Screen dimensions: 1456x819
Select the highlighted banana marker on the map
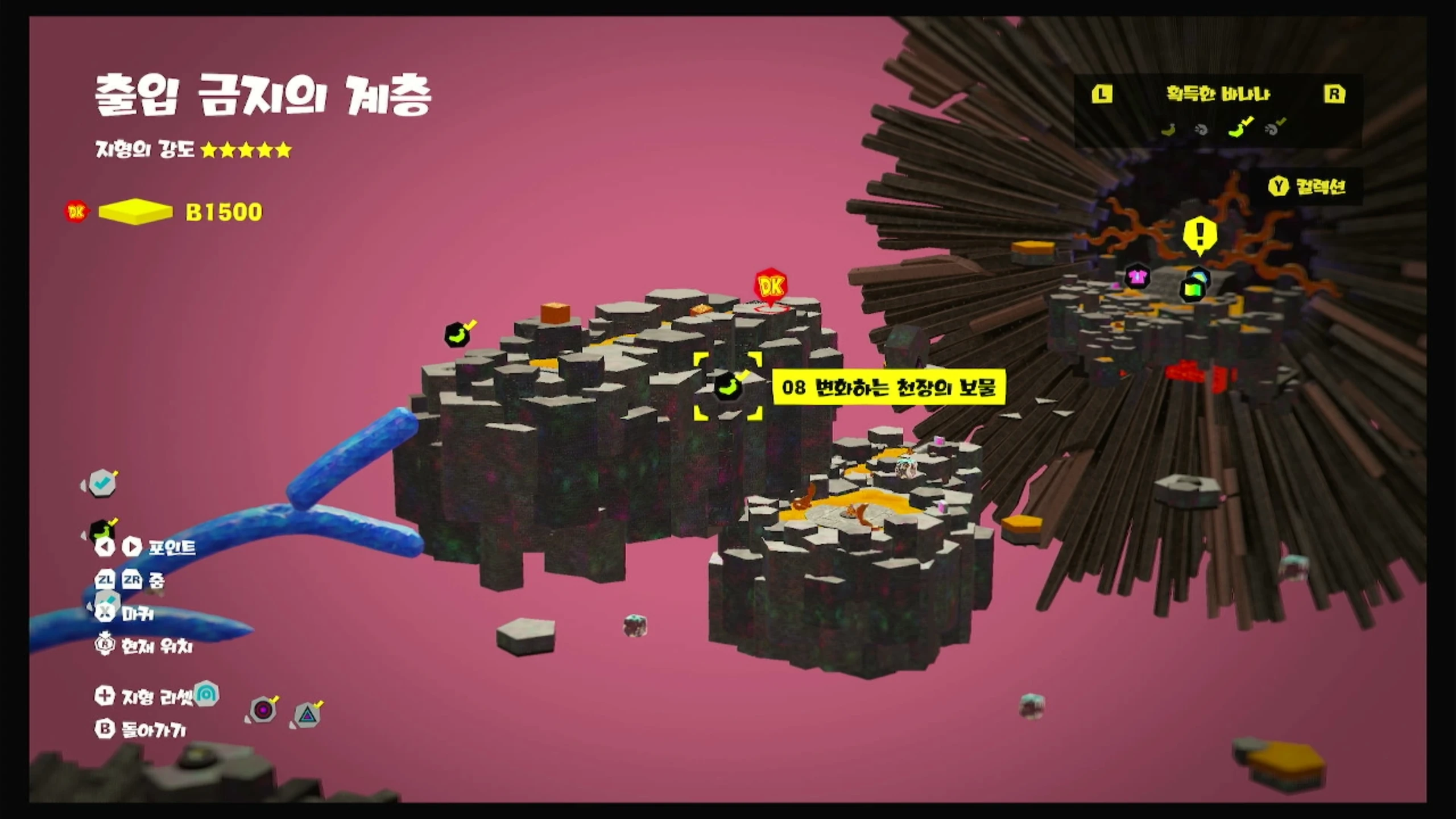click(x=727, y=387)
